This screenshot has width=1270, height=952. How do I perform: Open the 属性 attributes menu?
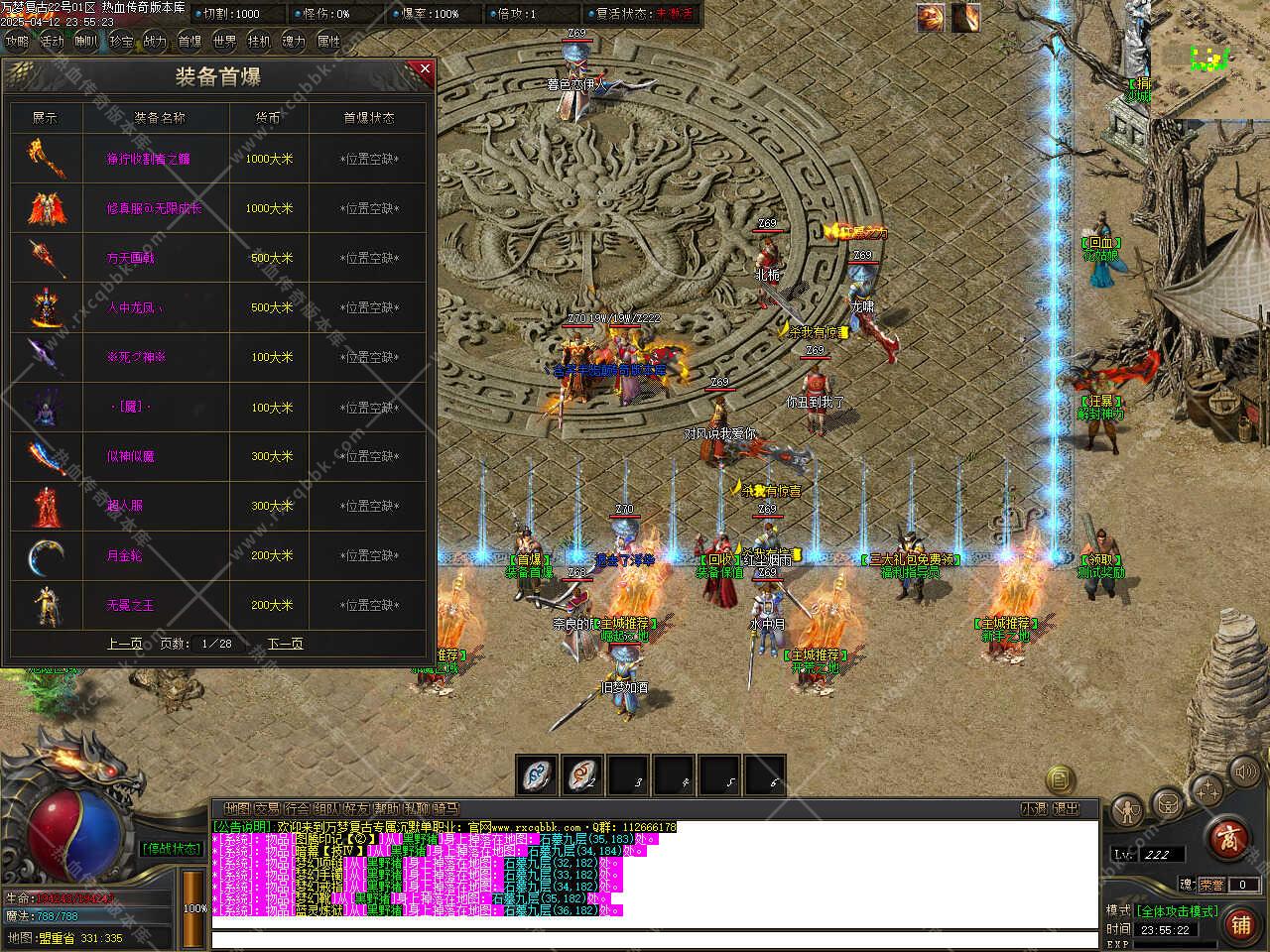[x=328, y=42]
